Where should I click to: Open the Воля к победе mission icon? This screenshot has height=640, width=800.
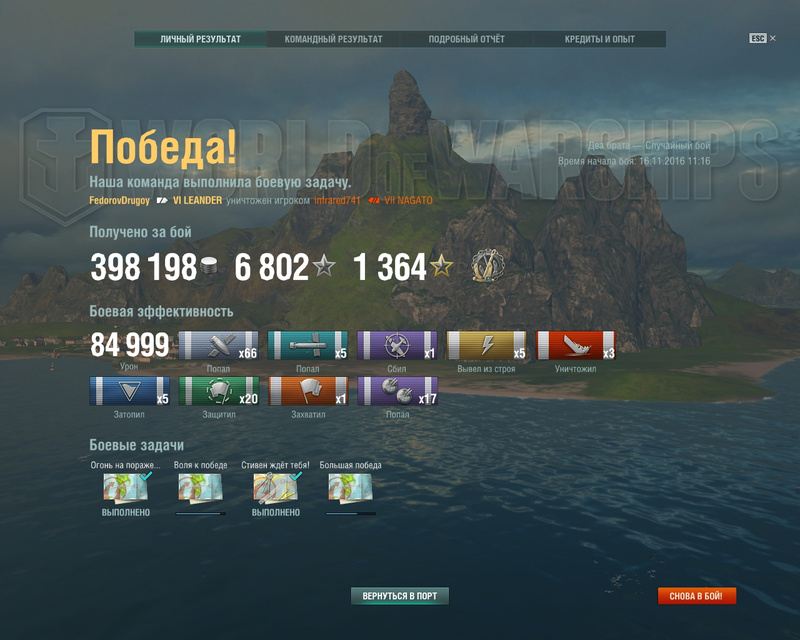(x=200, y=487)
